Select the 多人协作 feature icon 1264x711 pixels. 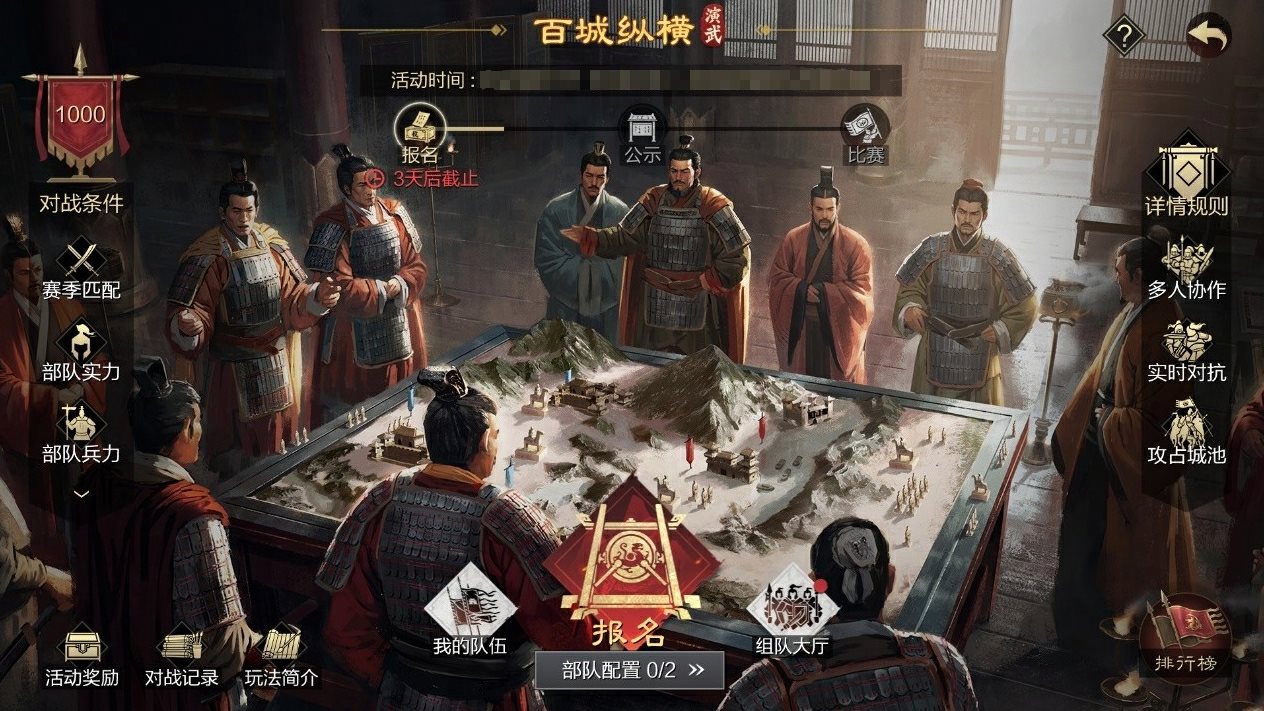coord(1187,267)
